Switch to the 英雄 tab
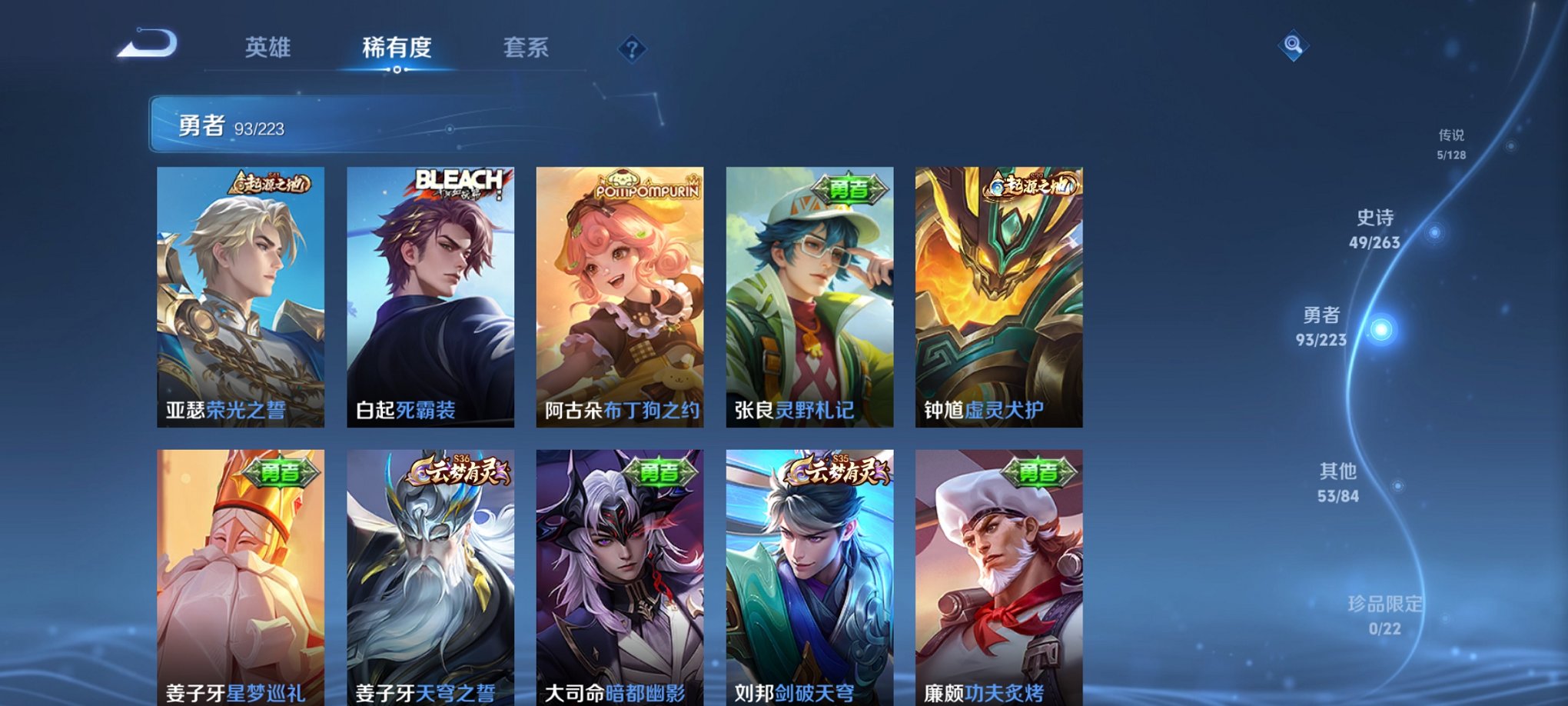This screenshot has height=706, width=1568. [x=267, y=48]
